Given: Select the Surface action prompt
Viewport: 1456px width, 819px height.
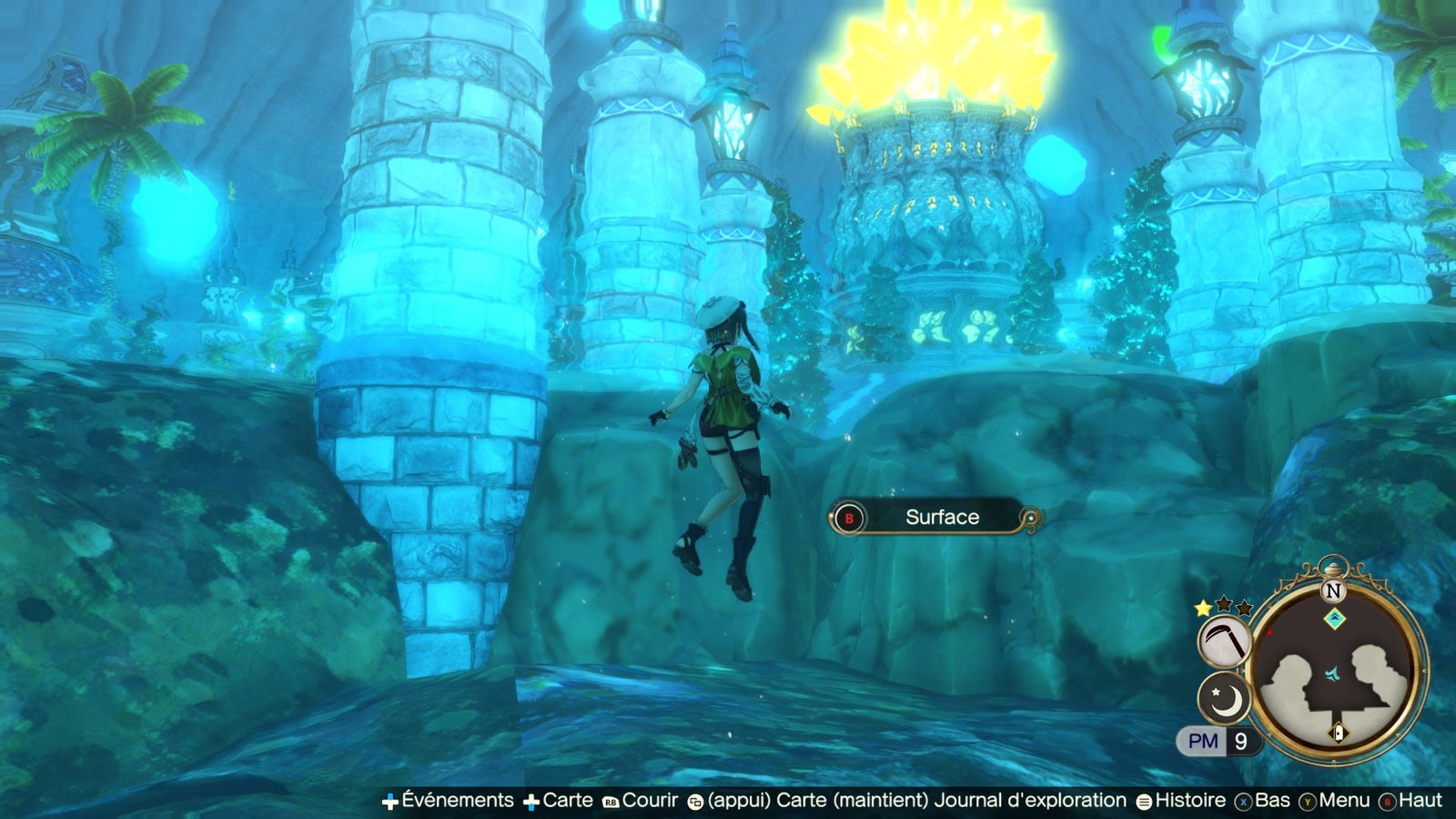Looking at the screenshot, I should pyautogui.click(x=937, y=518).
